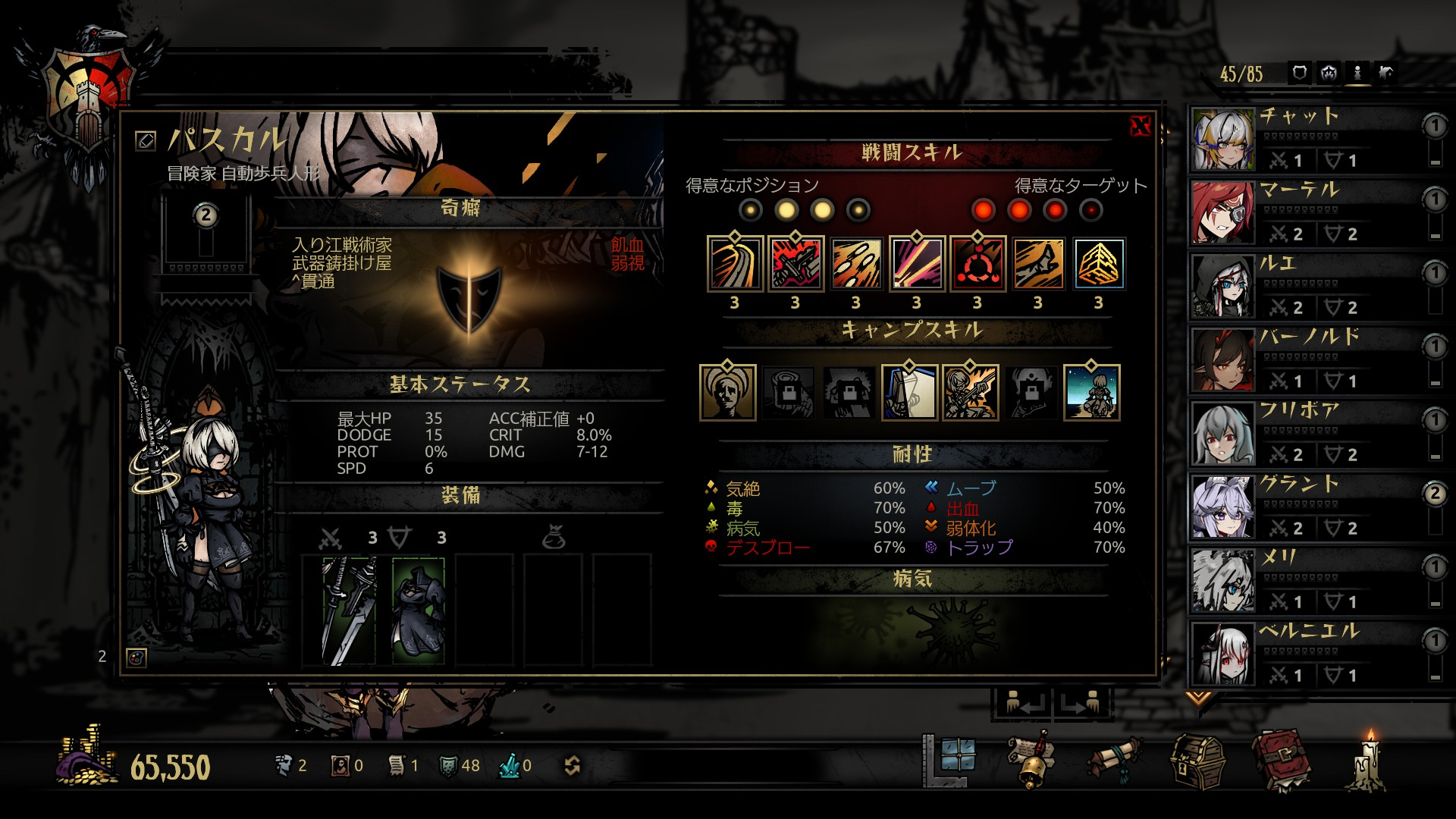Select the equipped twin swords weapon slot
This screenshot has height=819, width=1456.
(x=348, y=610)
